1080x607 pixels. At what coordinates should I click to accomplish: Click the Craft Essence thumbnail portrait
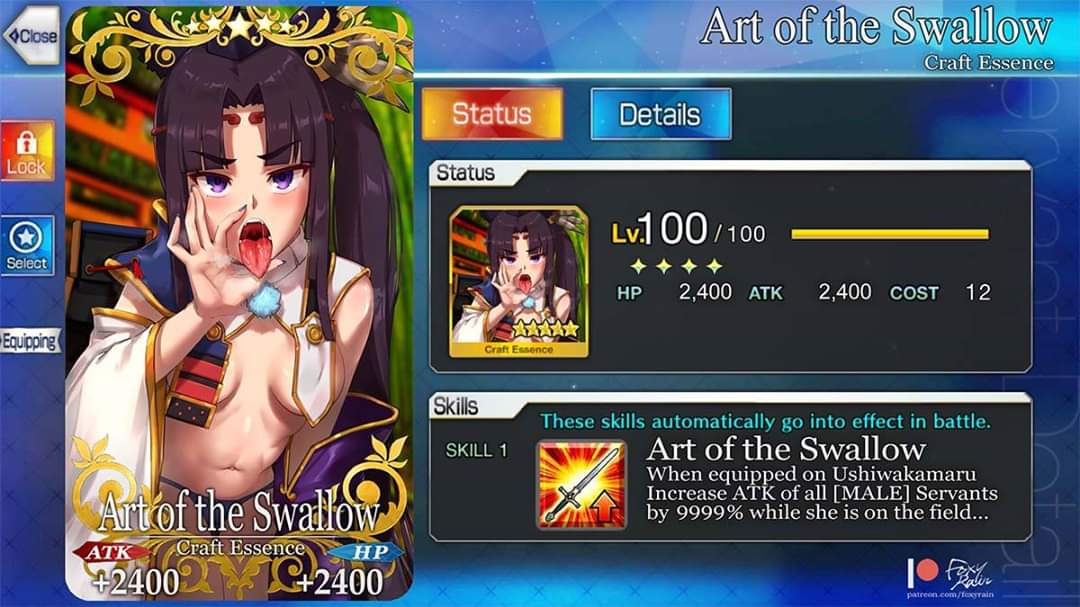(x=519, y=282)
